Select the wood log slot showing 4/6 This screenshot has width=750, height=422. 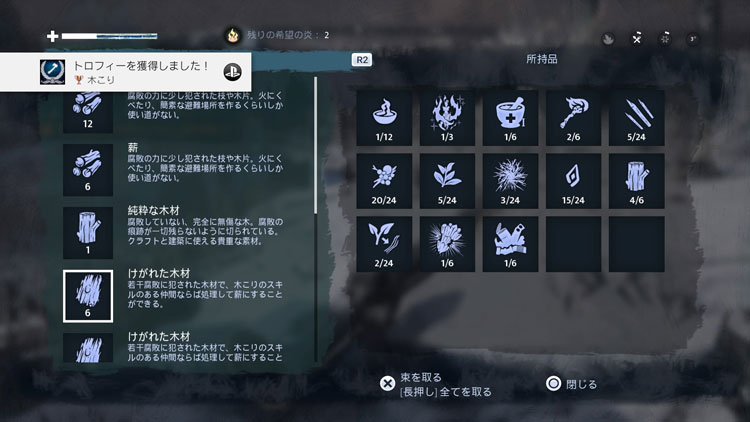(636, 180)
